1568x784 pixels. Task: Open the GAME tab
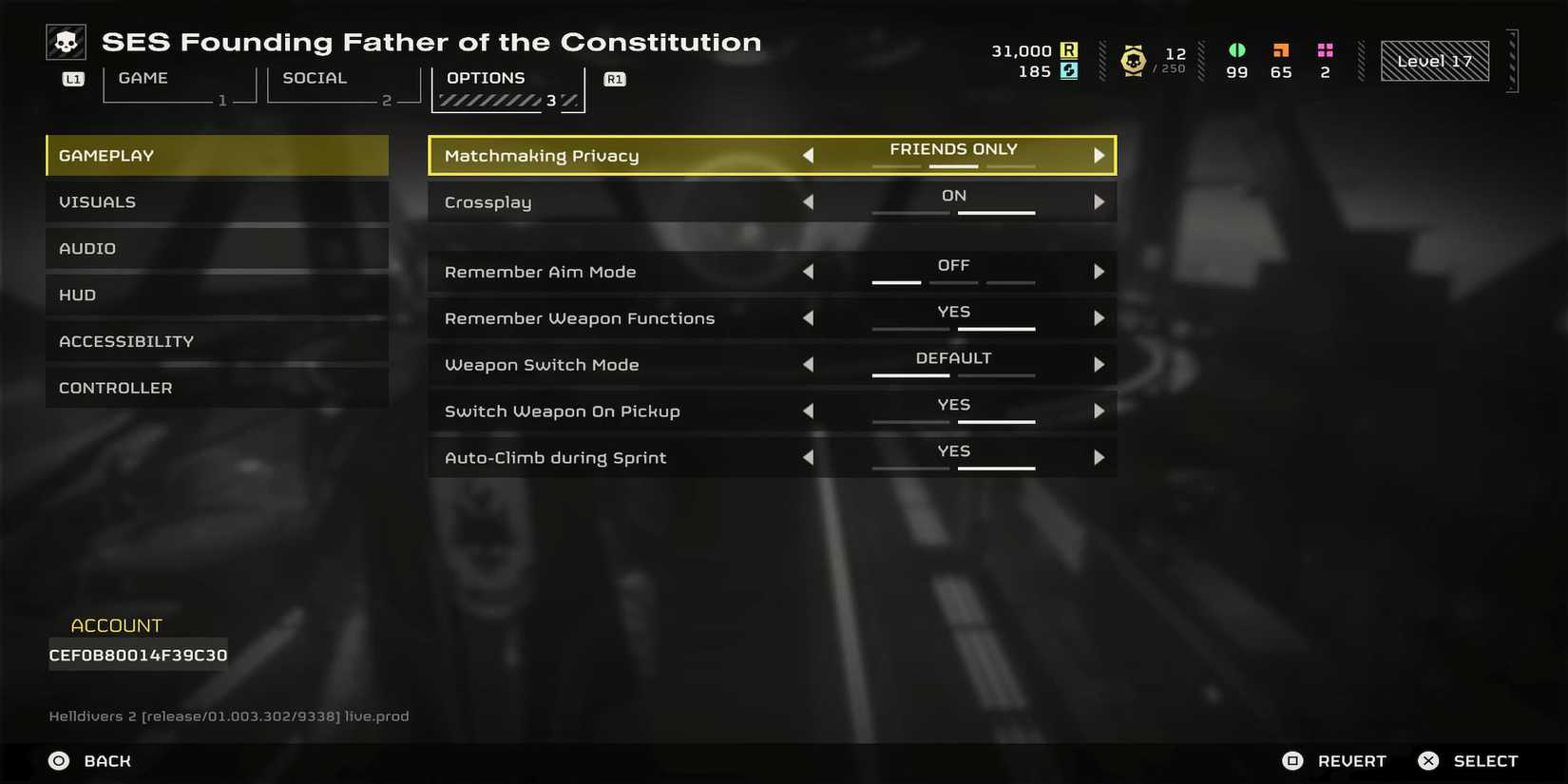pos(143,78)
